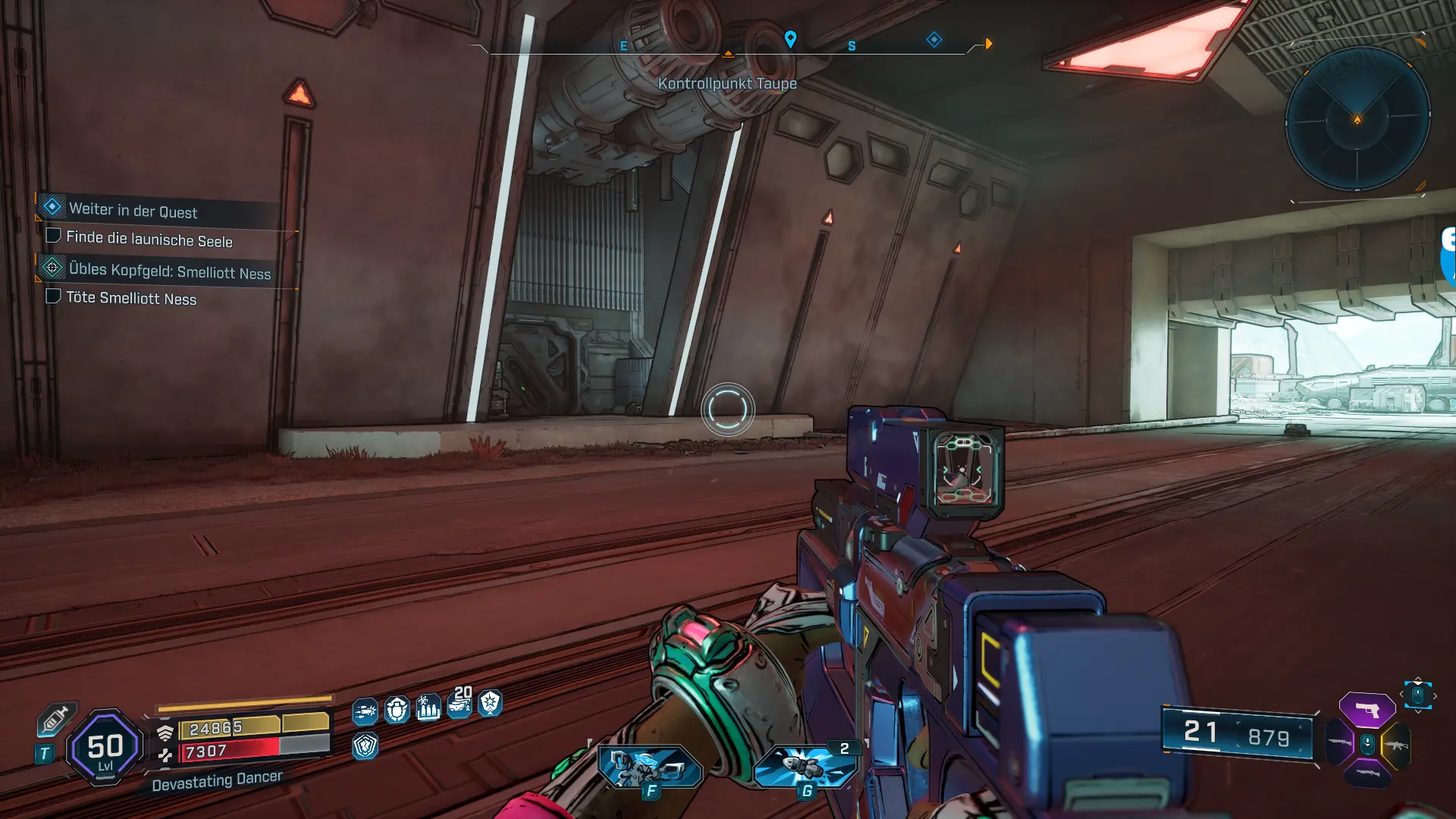The width and height of the screenshot is (1456, 819).
Task: Open the level 50 character badge
Action: point(105,748)
